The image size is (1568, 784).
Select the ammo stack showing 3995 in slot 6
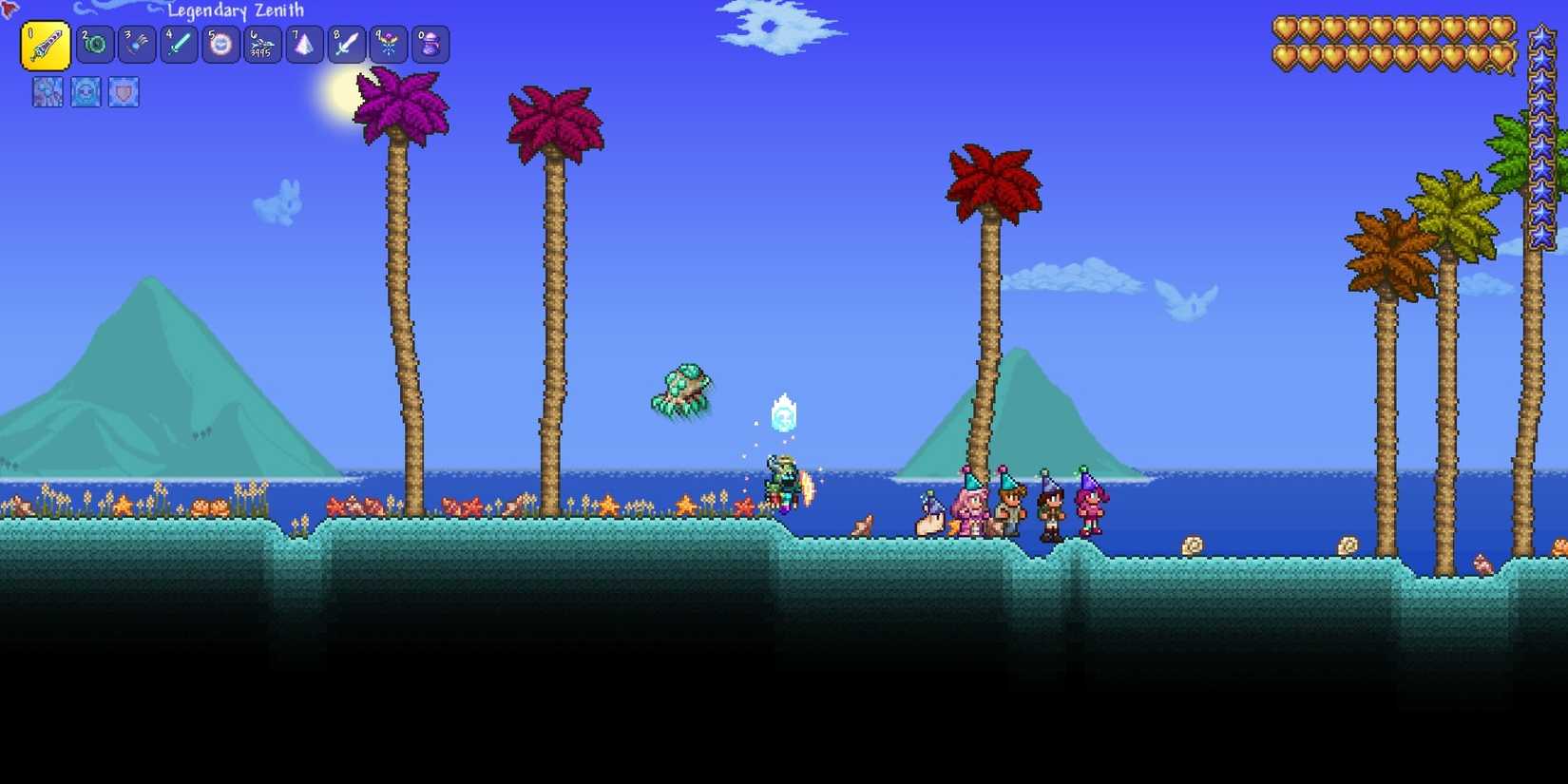tap(263, 44)
